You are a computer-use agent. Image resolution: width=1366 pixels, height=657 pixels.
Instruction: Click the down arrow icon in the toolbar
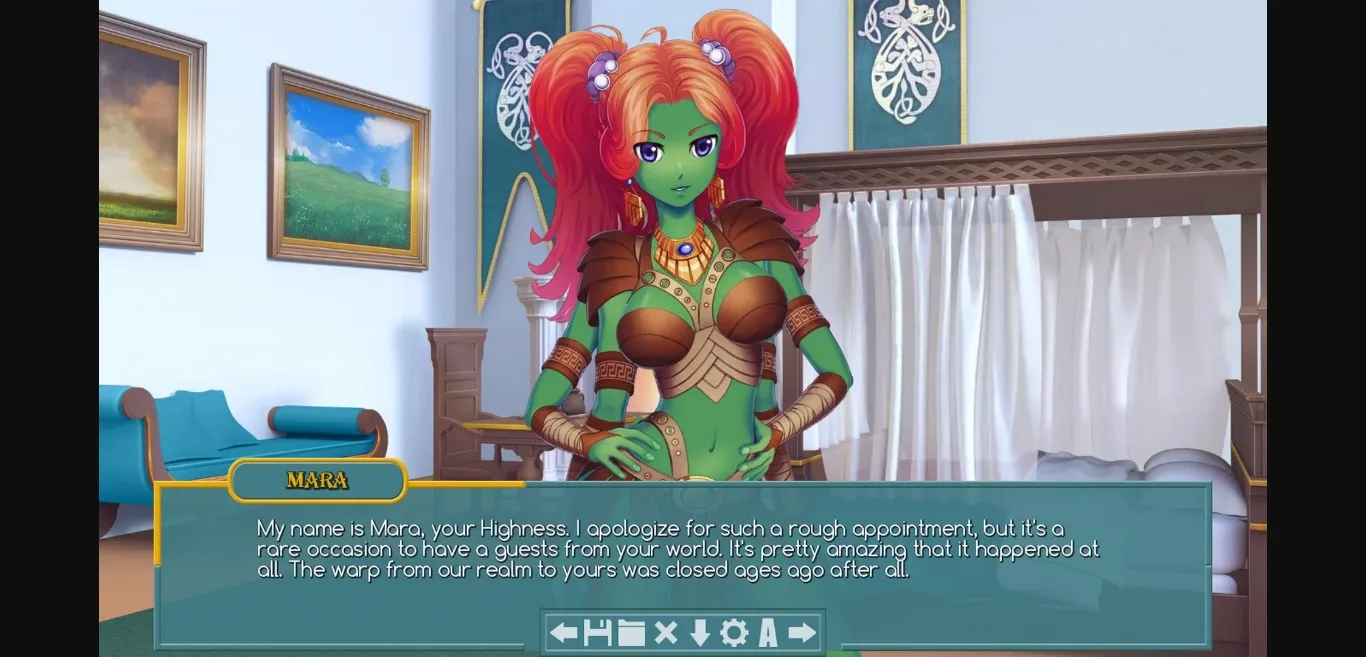[x=700, y=632]
